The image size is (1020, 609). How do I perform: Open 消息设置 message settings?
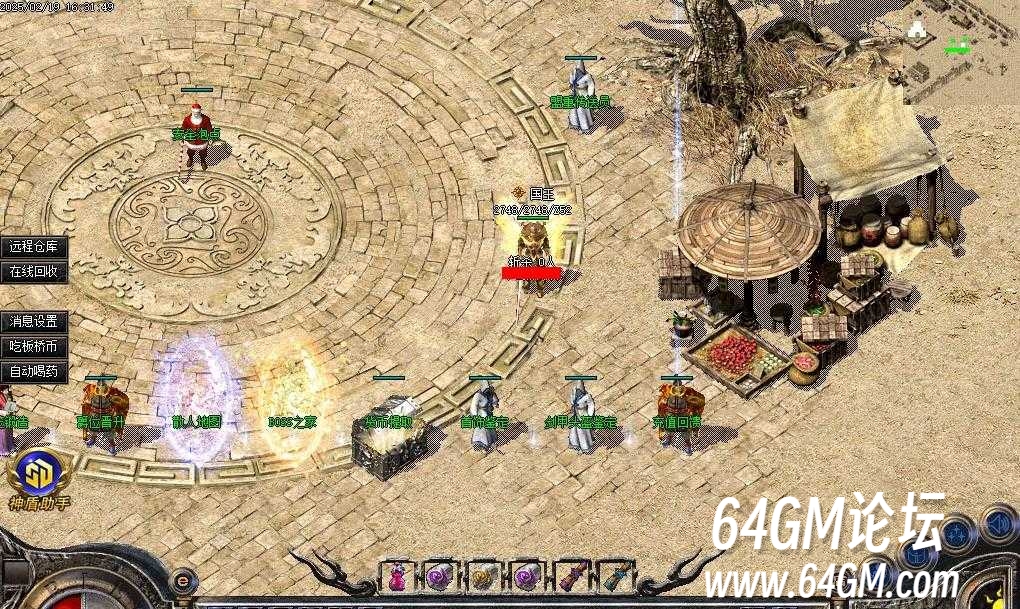[x=34, y=322]
